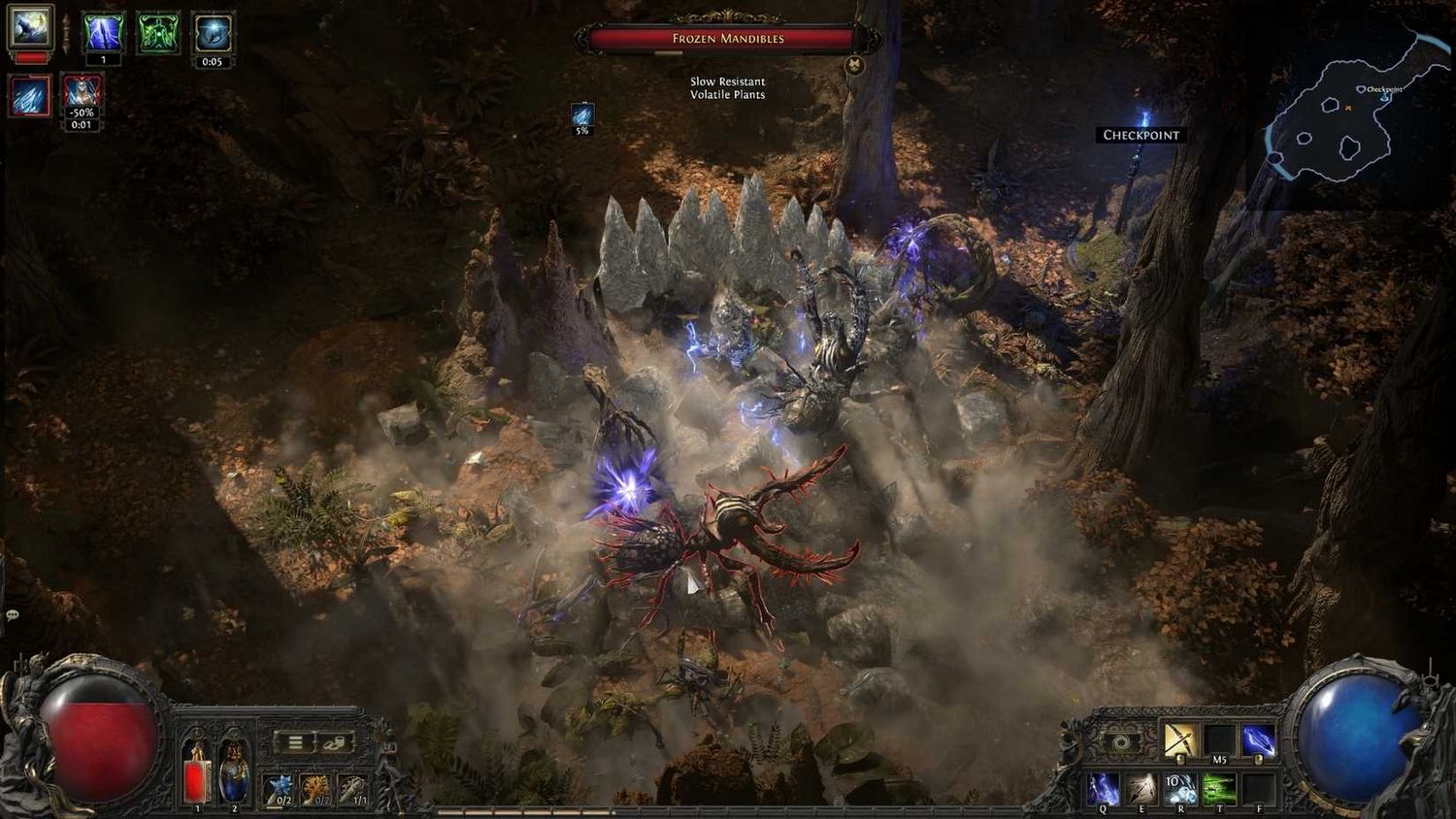Viewport: 1456px width, 819px height.
Task: Activate the blue lightning arrow skill
Action: coord(1258,740)
